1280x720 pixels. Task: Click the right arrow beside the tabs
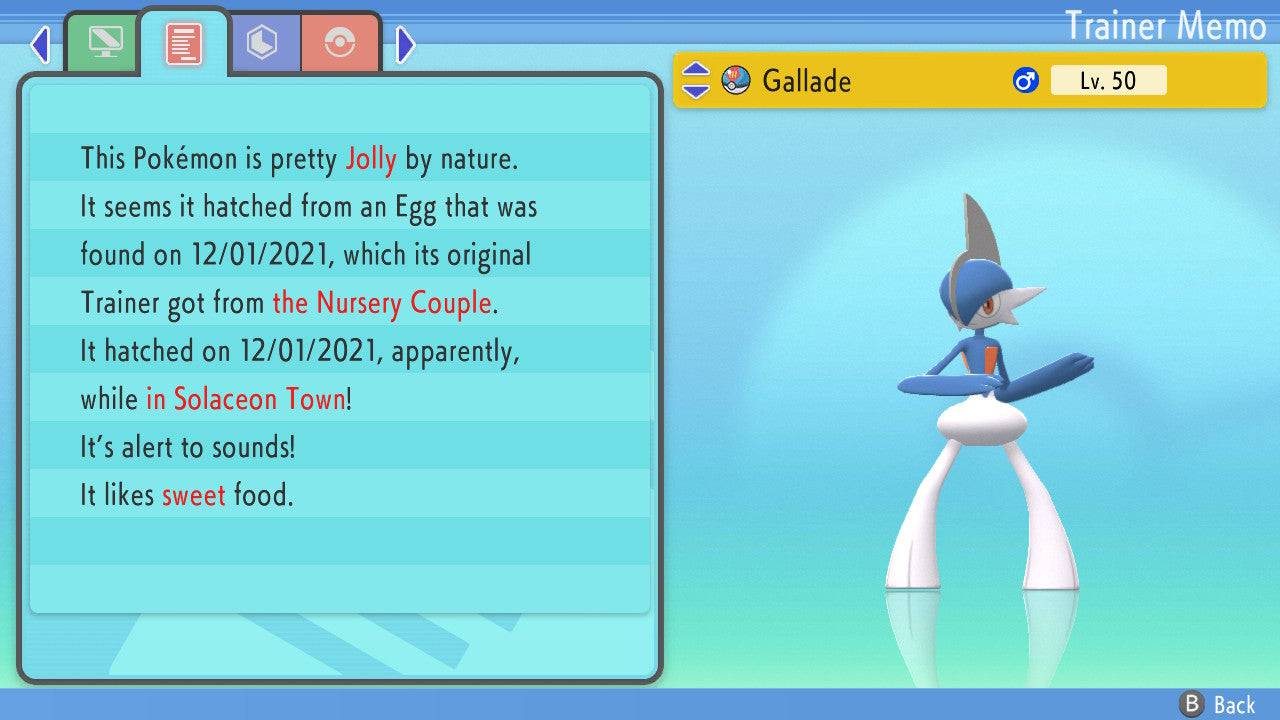point(405,44)
